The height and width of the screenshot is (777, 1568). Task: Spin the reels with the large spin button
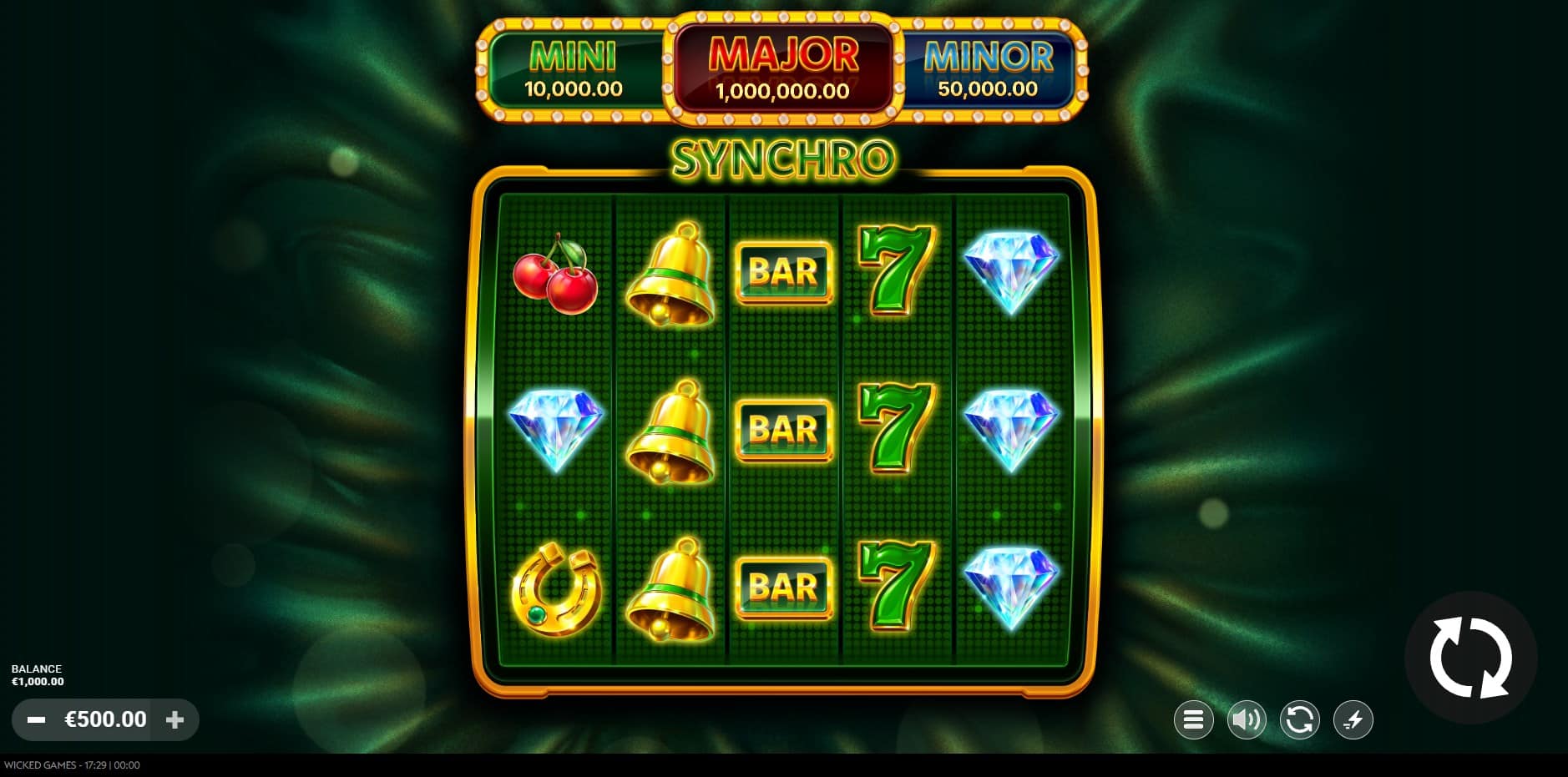1470,658
